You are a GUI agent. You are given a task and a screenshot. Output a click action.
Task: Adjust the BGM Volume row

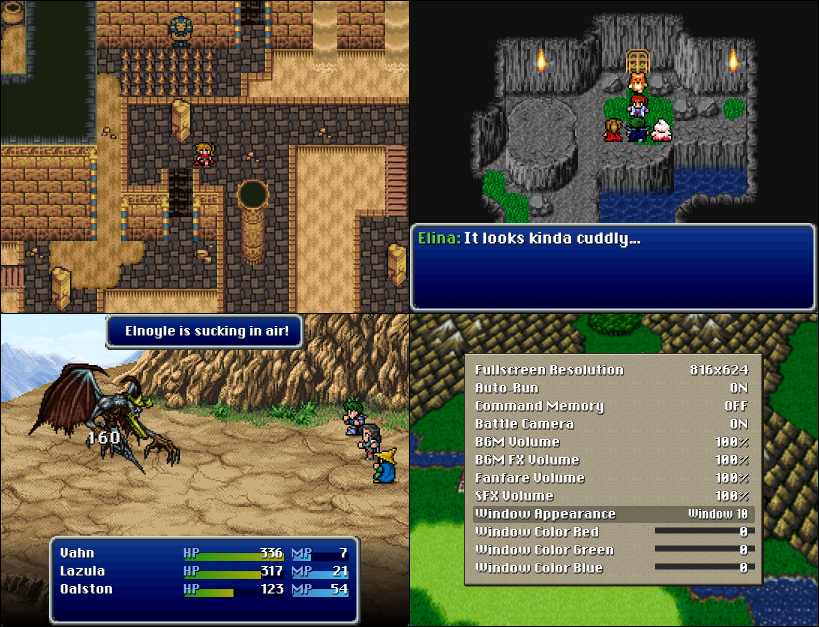pyautogui.click(x=612, y=442)
